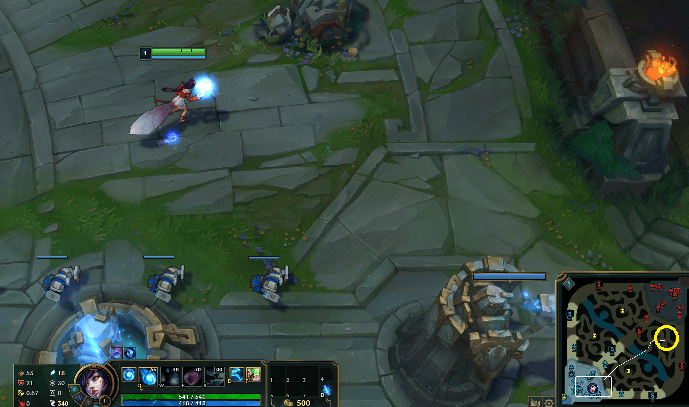This screenshot has height=407, width=689.
Task: Click Ahri's champion portrait
Action: pyautogui.click(x=92, y=382)
